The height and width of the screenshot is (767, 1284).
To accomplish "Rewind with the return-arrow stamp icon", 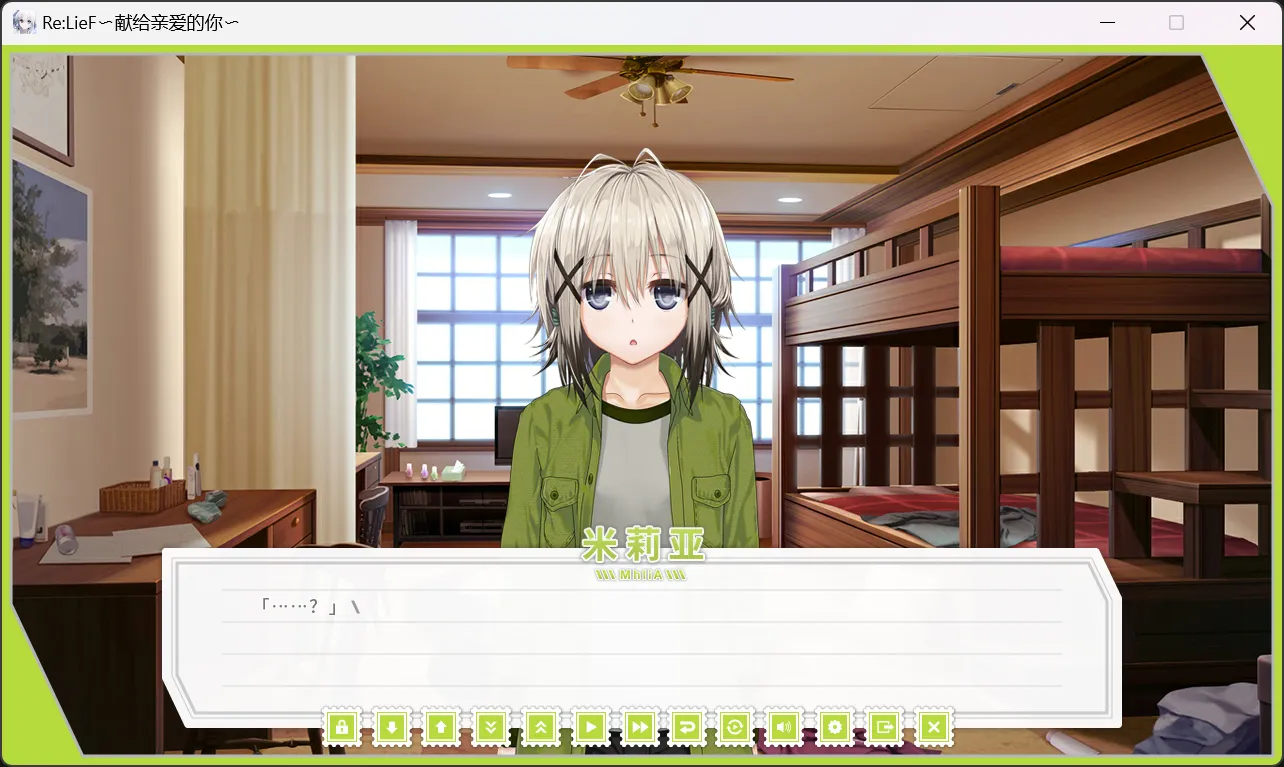I will pos(688,727).
